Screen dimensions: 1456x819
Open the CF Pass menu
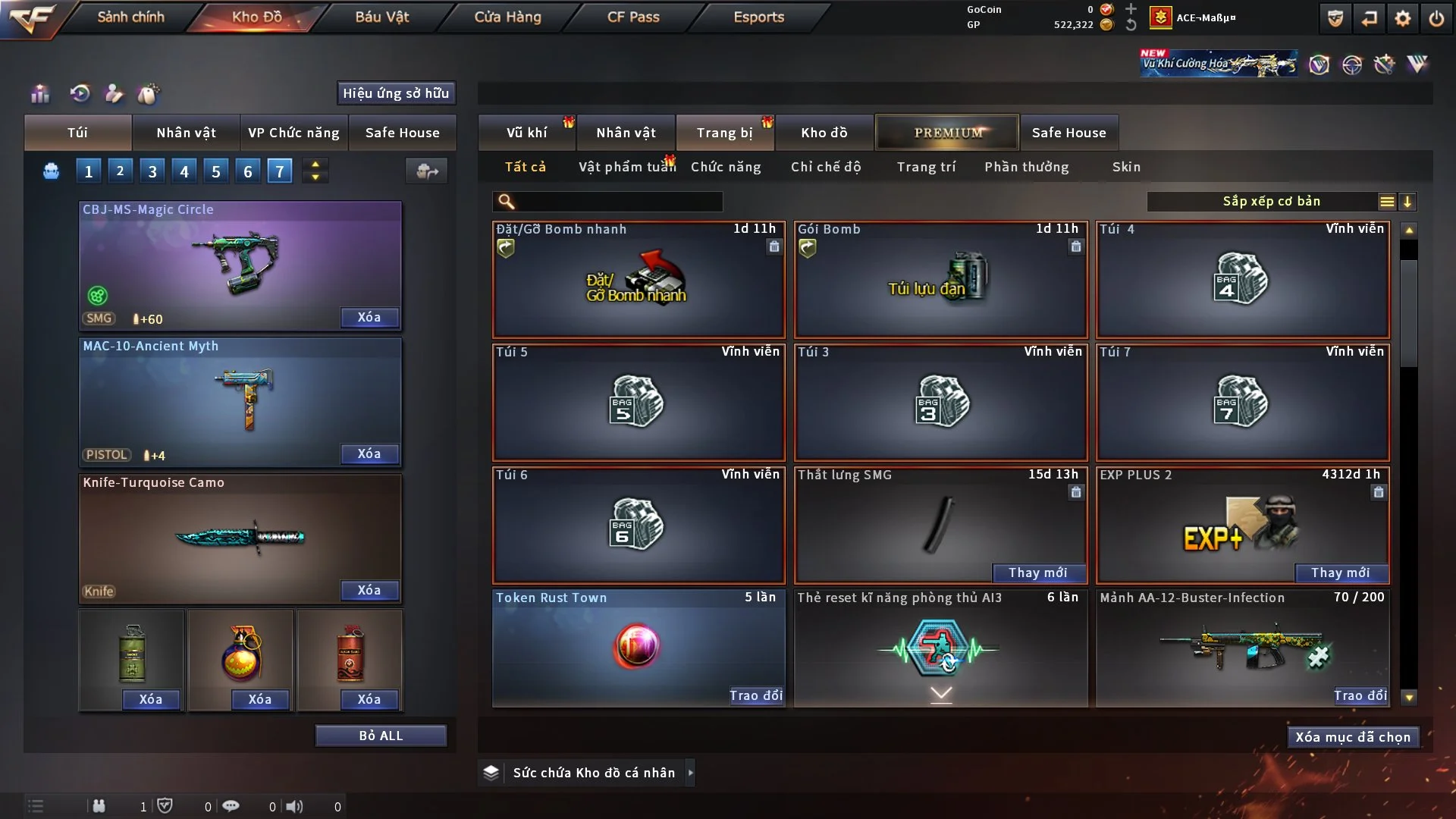633,17
